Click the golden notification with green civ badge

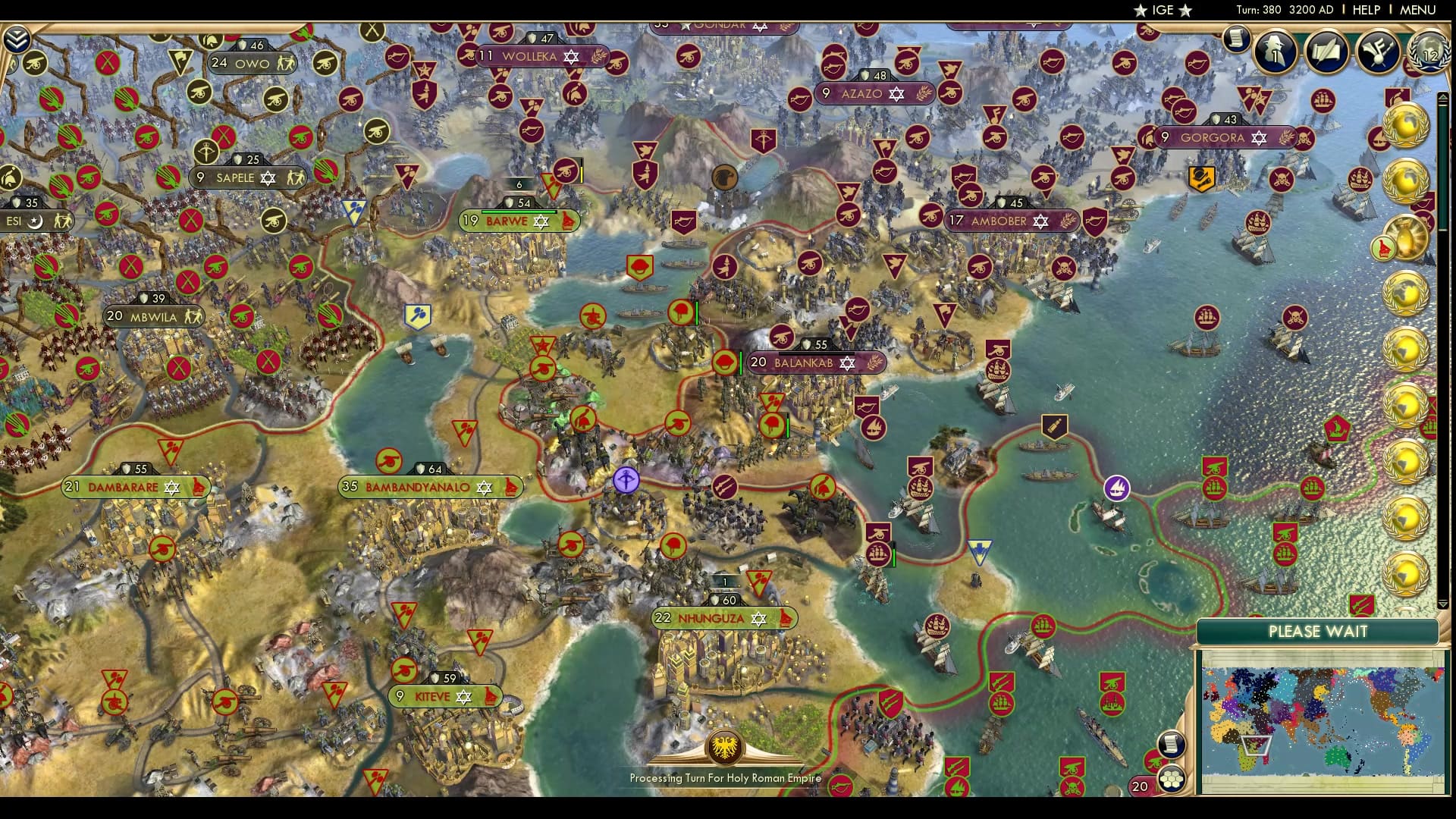click(1407, 239)
